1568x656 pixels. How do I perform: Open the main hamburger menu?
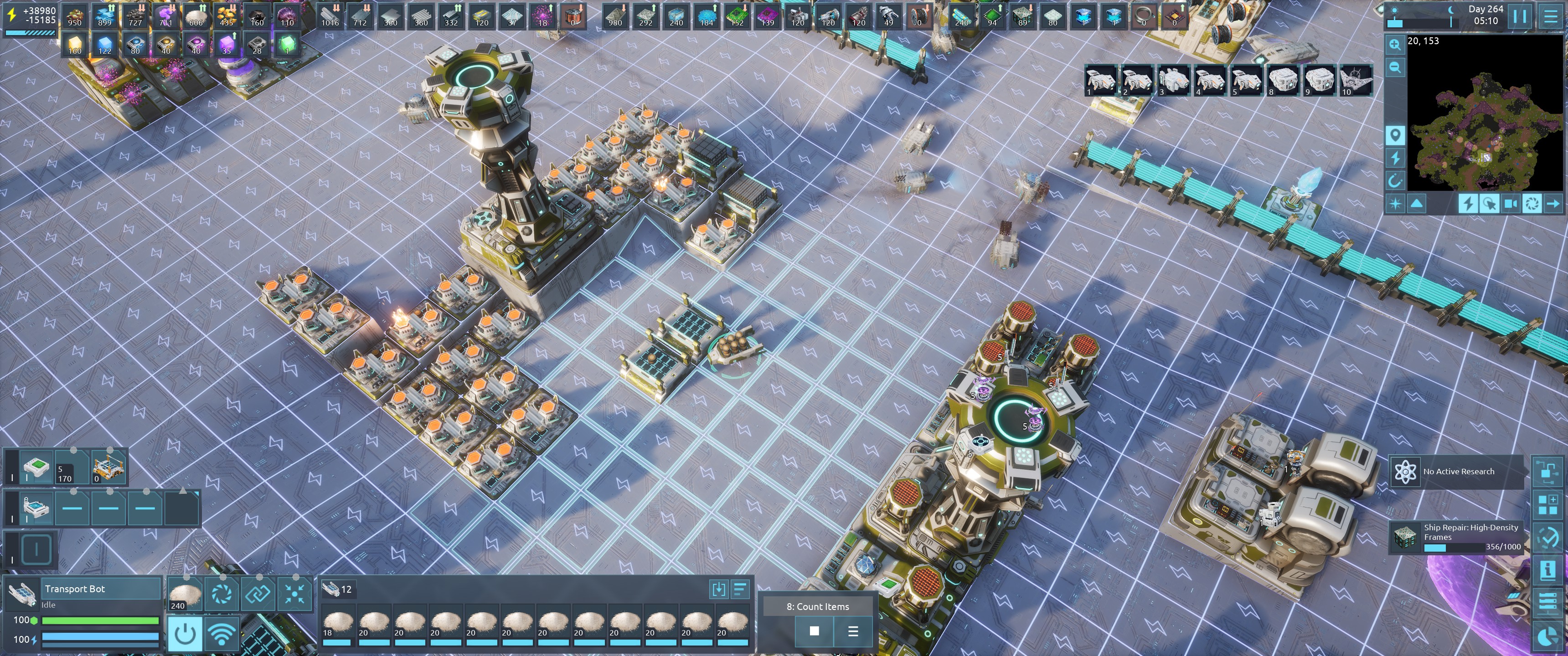1550,16
